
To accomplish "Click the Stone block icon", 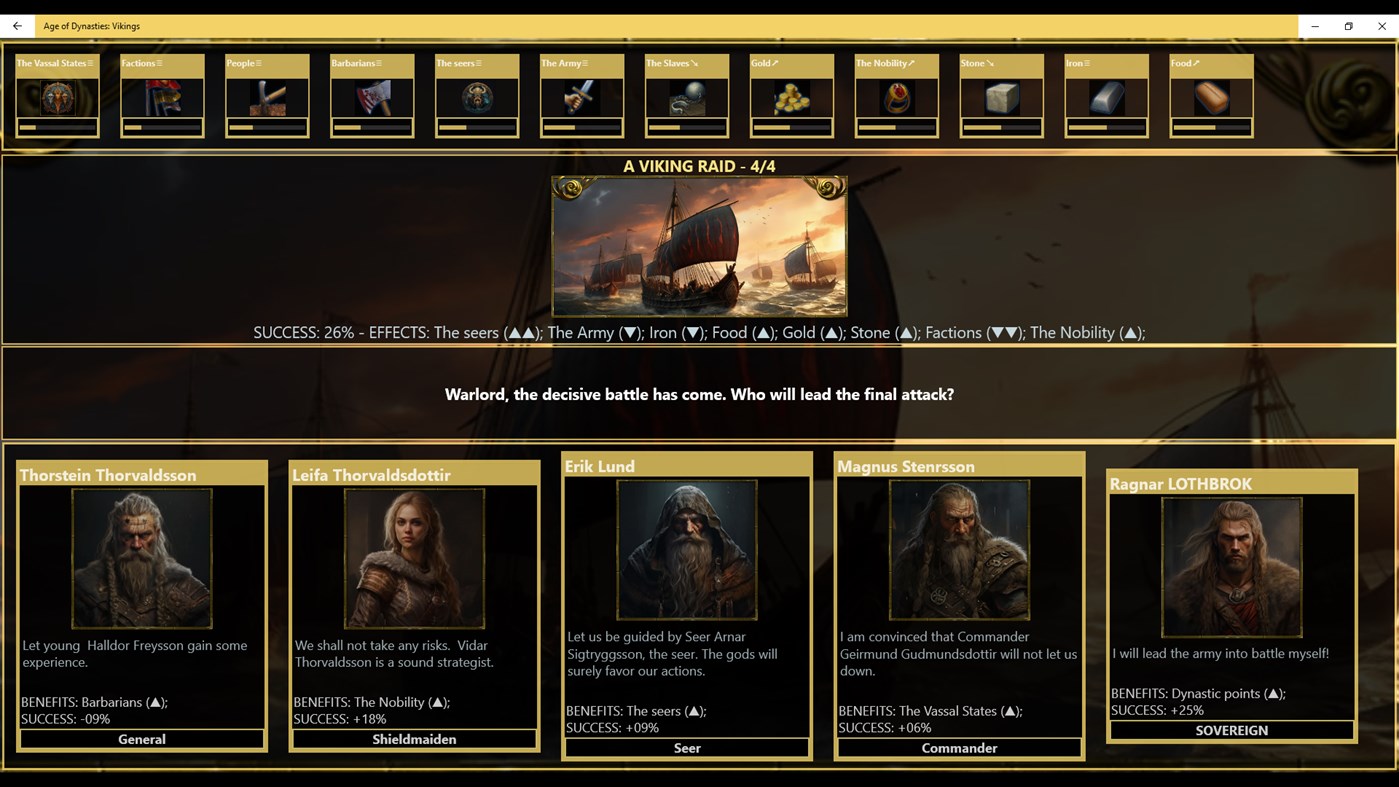I will (x=1000, y=96).
